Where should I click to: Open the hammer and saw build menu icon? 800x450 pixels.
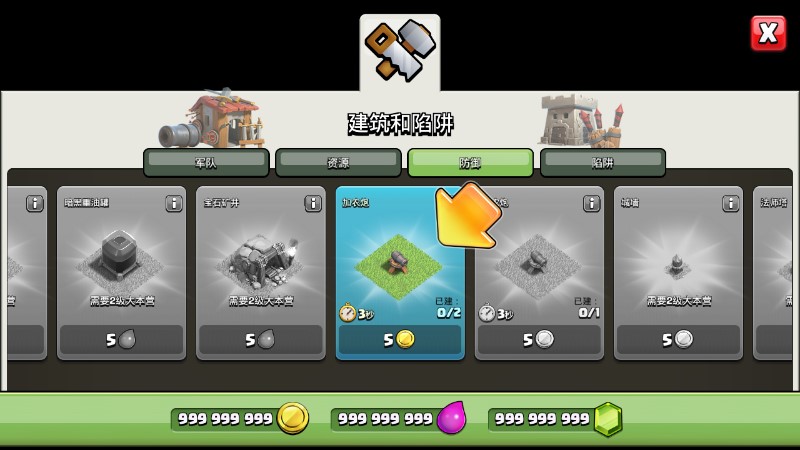[x=399, y=53]
